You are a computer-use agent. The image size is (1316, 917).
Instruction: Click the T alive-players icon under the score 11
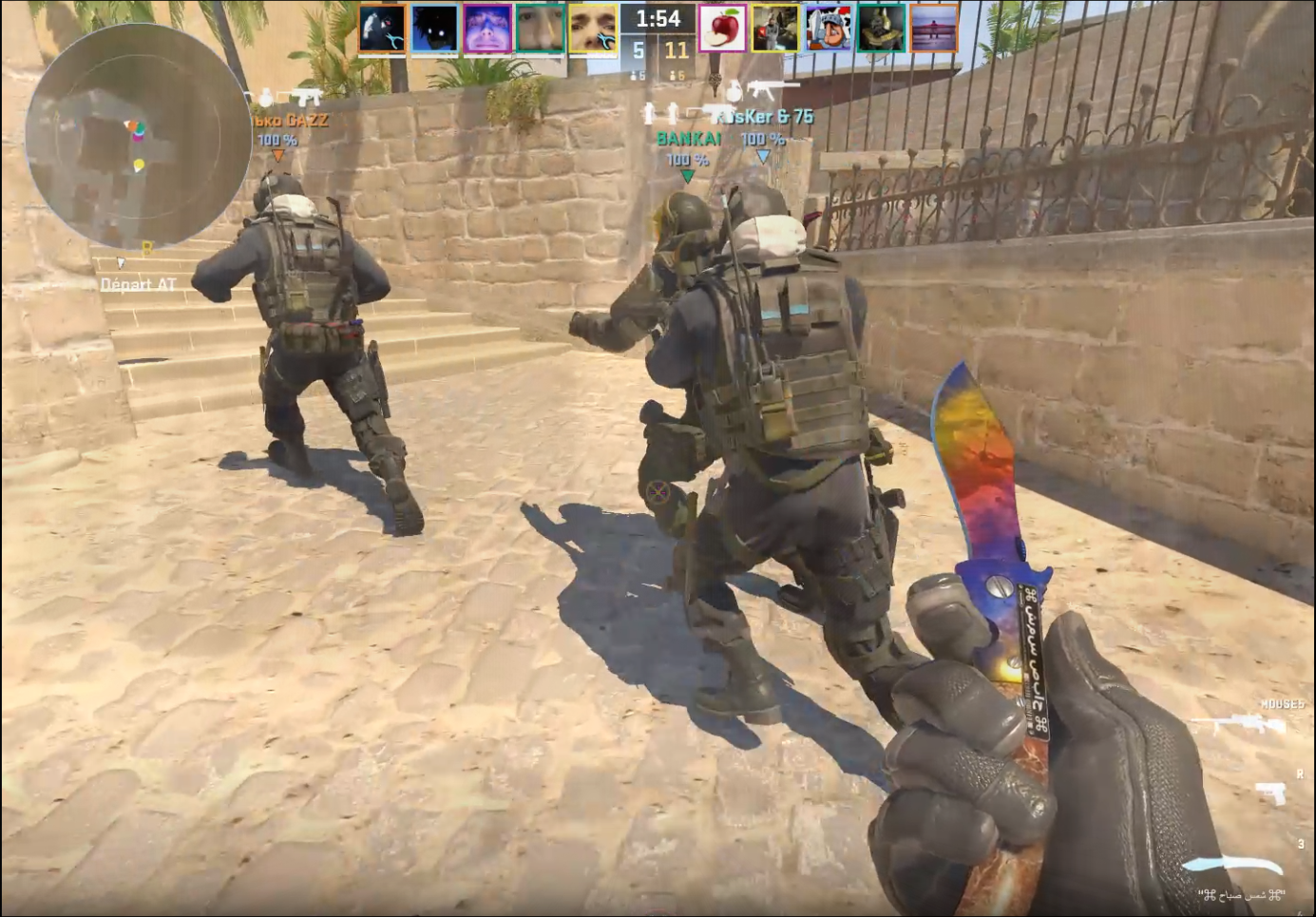click(673, 76)
